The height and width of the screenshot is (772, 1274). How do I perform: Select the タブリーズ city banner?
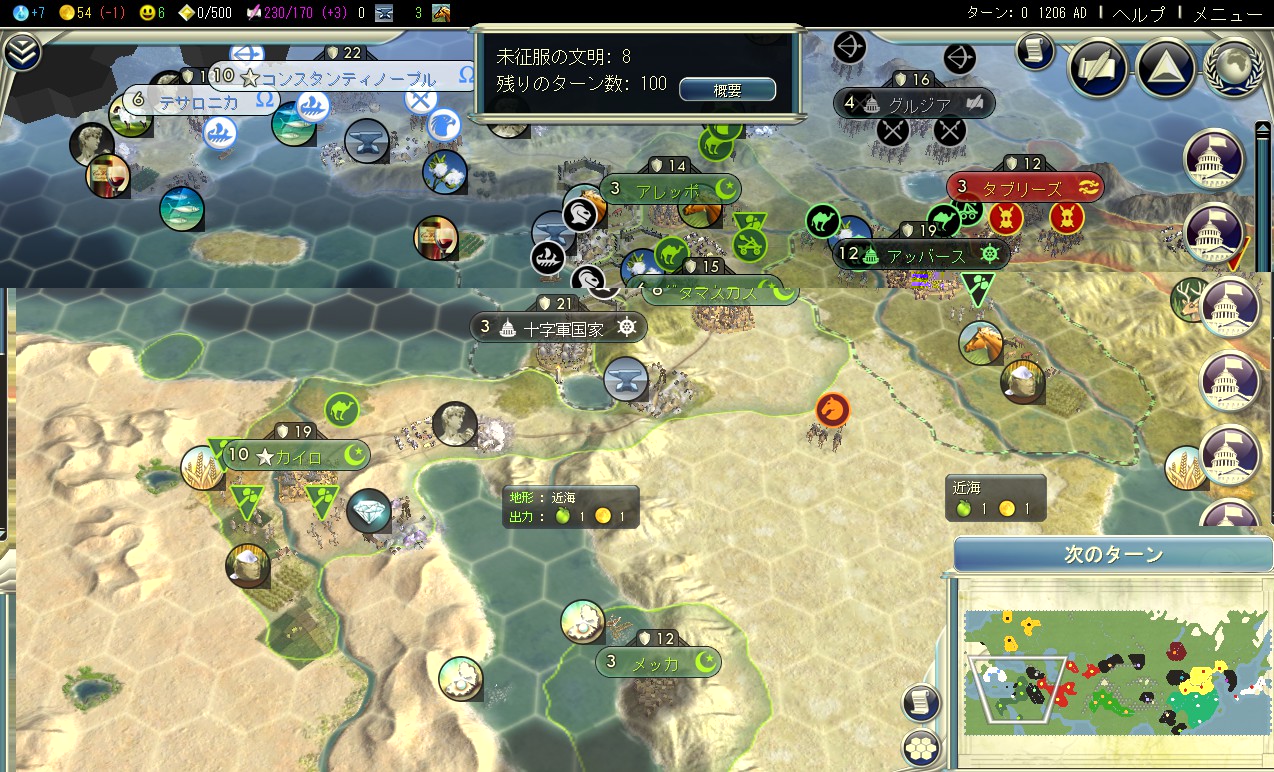[1023, 187]
